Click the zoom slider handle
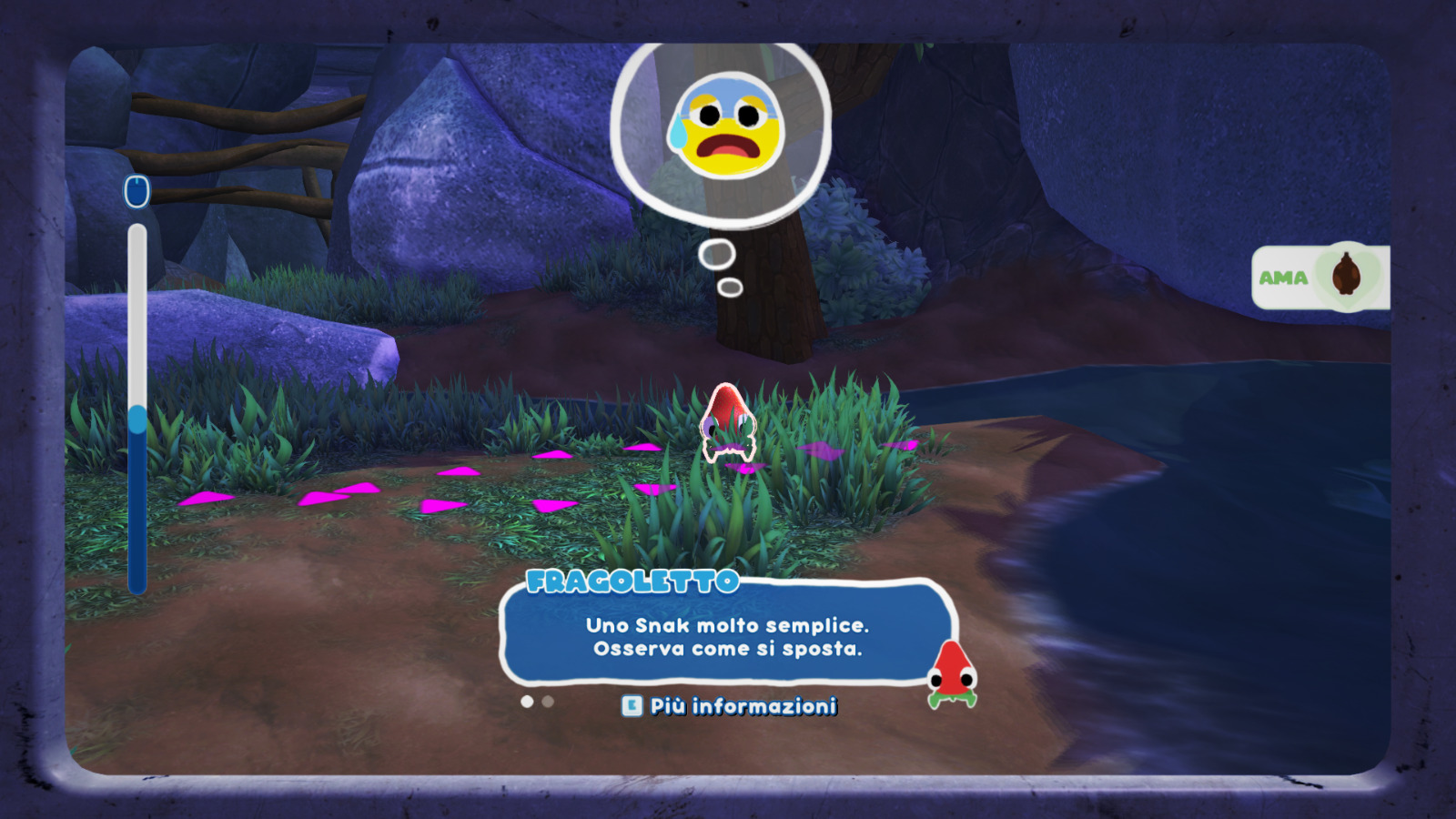 pos(137,420)
